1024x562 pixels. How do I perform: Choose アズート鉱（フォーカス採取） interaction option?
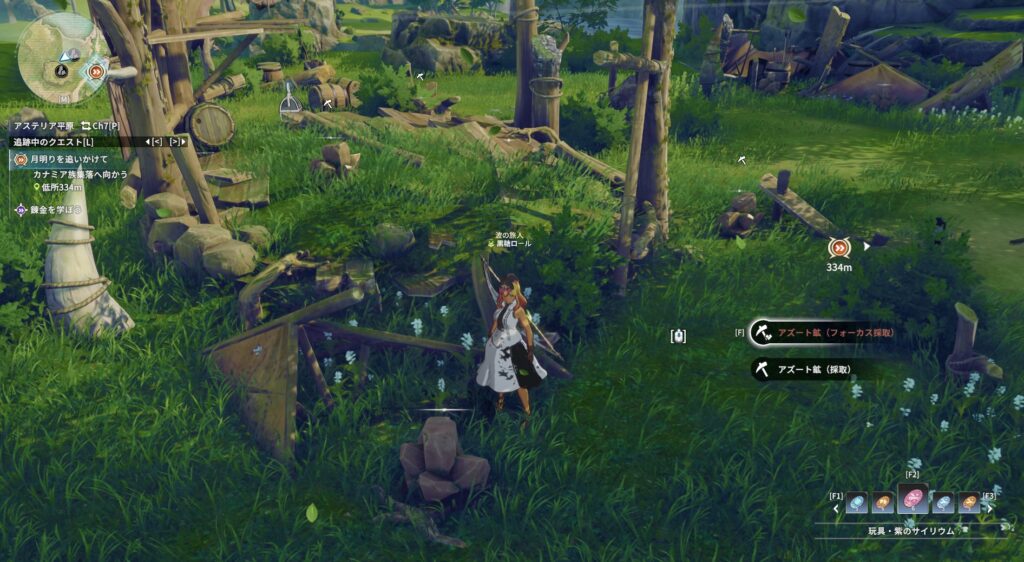[x=830, y=332]
